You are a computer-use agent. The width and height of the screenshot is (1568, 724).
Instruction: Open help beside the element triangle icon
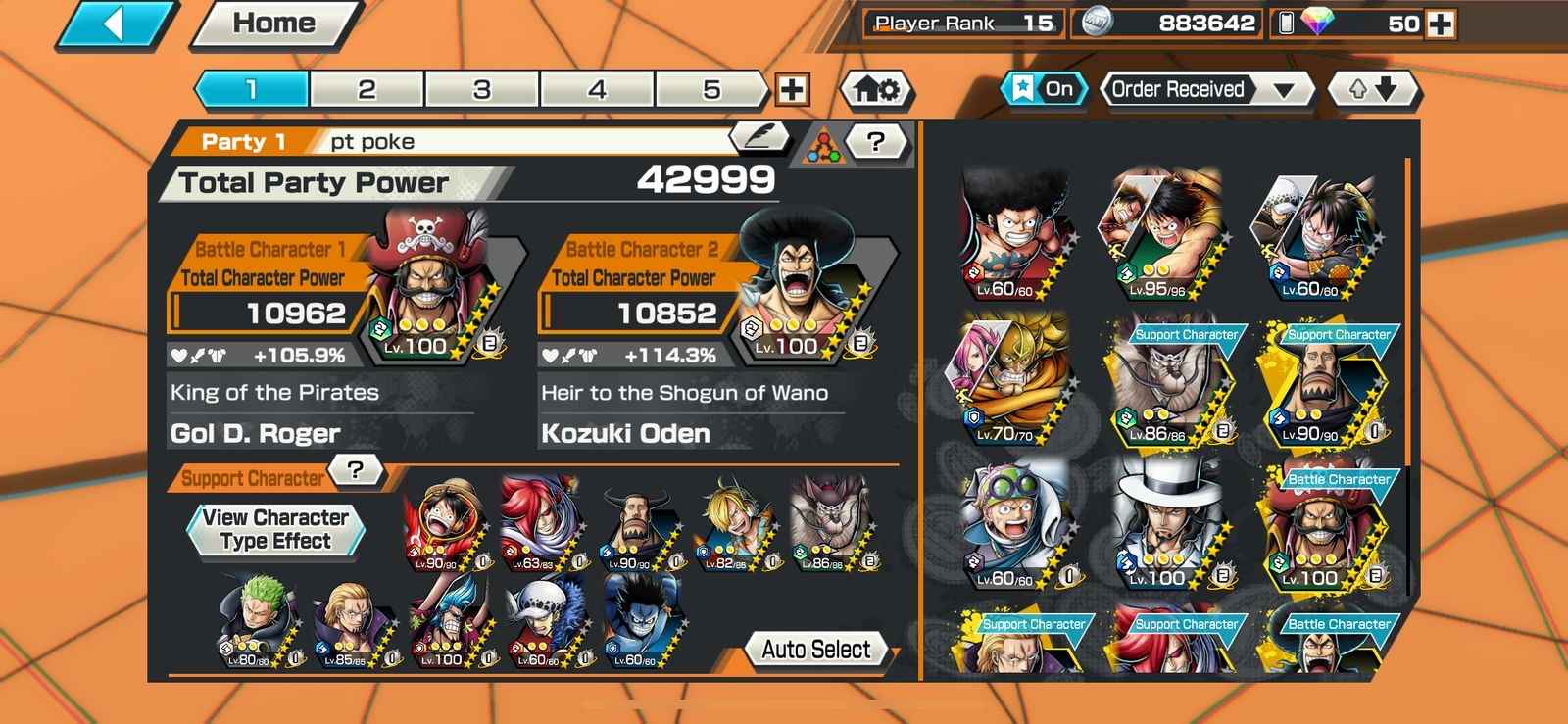coord(876,143)
